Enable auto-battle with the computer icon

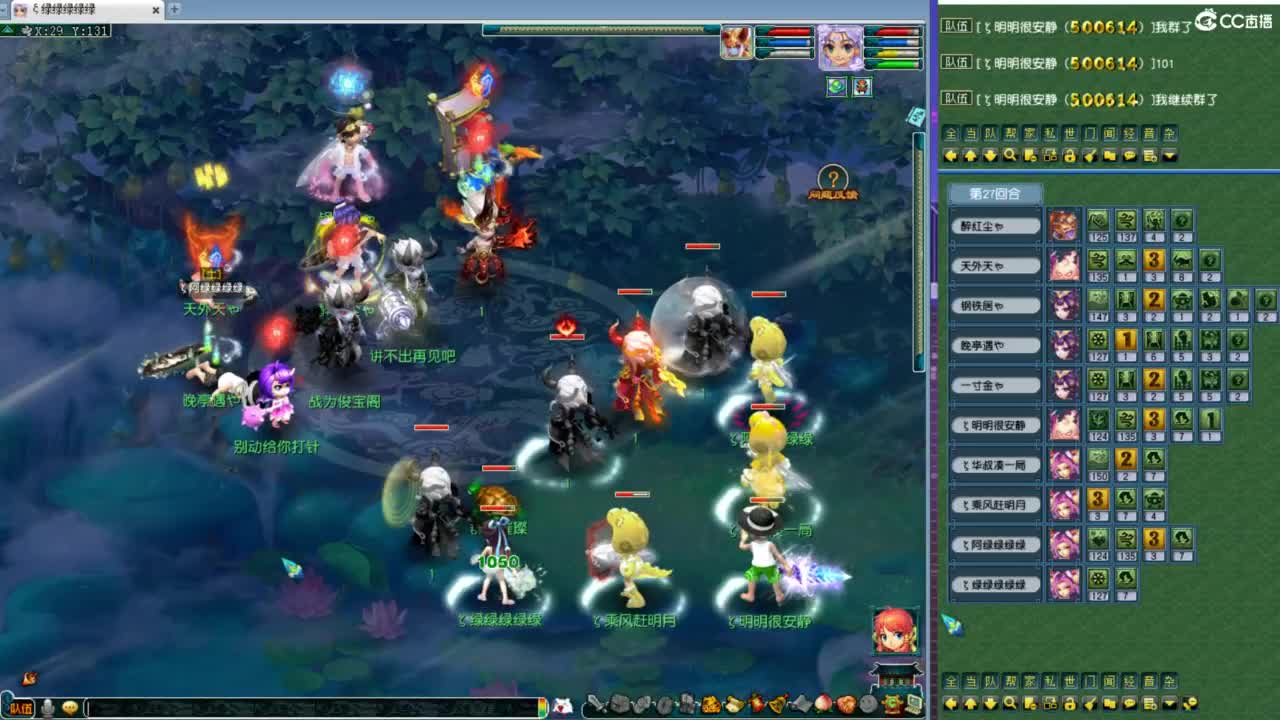915,703
